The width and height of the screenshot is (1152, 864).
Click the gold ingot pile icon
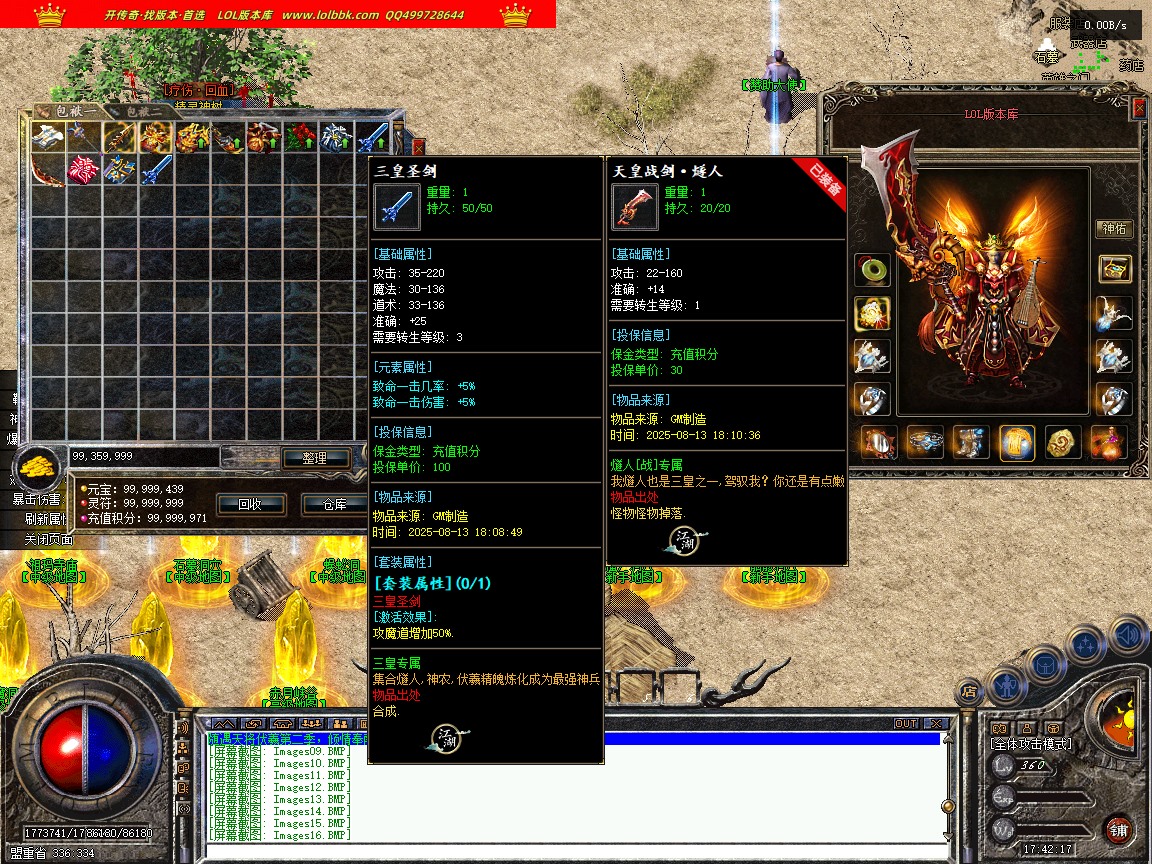[x=38, y=466]
